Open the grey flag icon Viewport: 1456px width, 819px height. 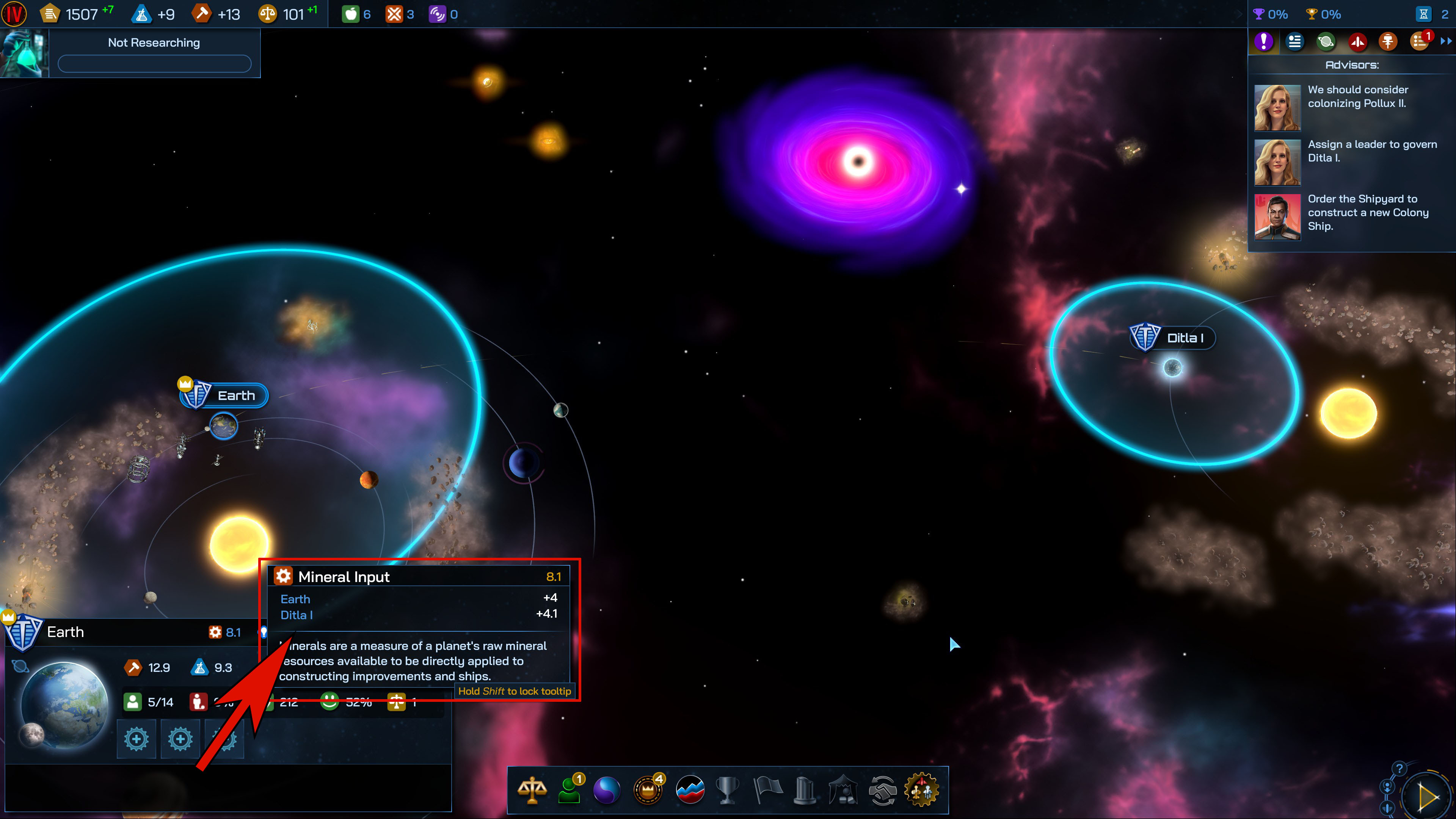pos(767,790)
